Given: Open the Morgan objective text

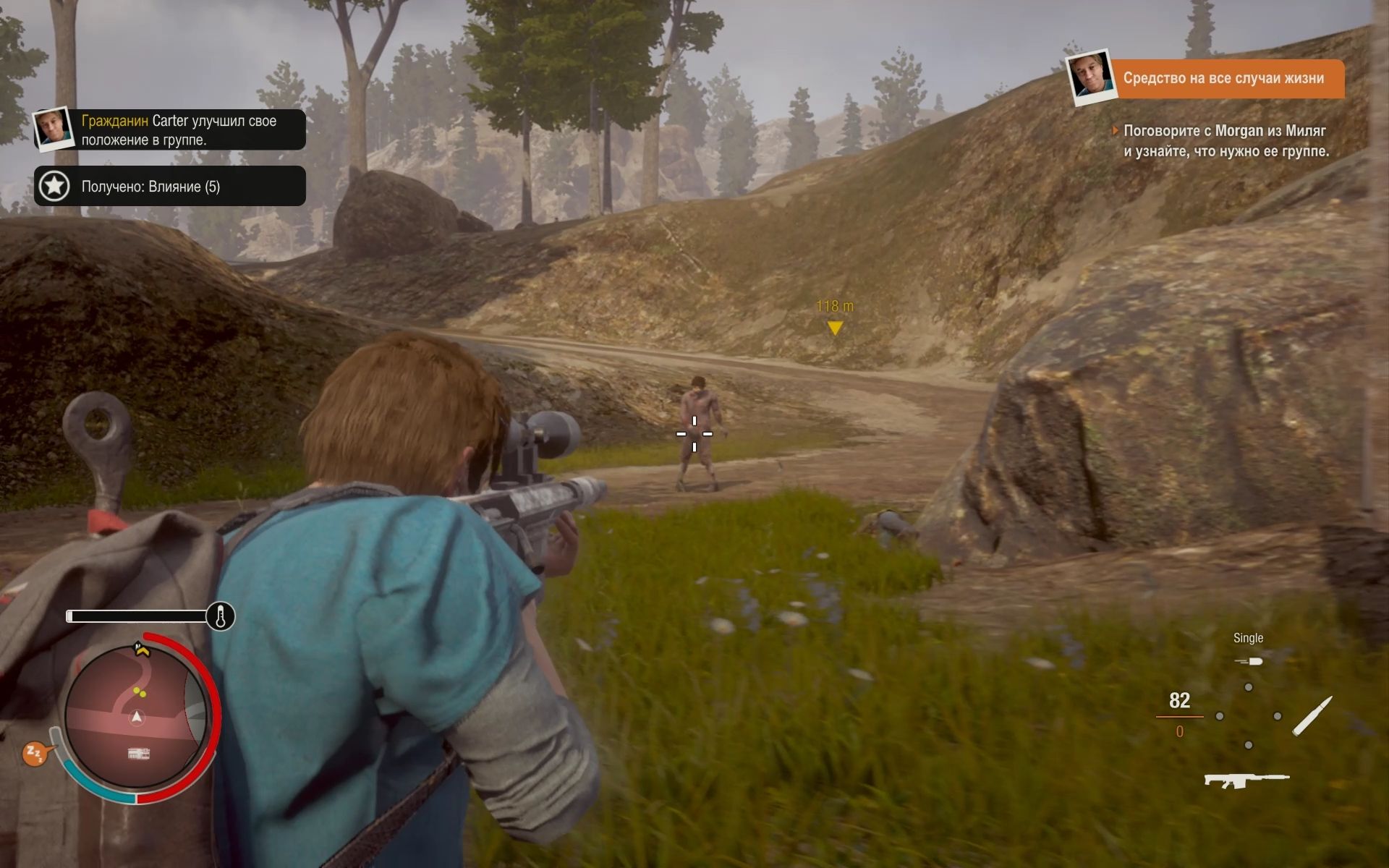Looking at the screenshot, I should coord(1226,141).
